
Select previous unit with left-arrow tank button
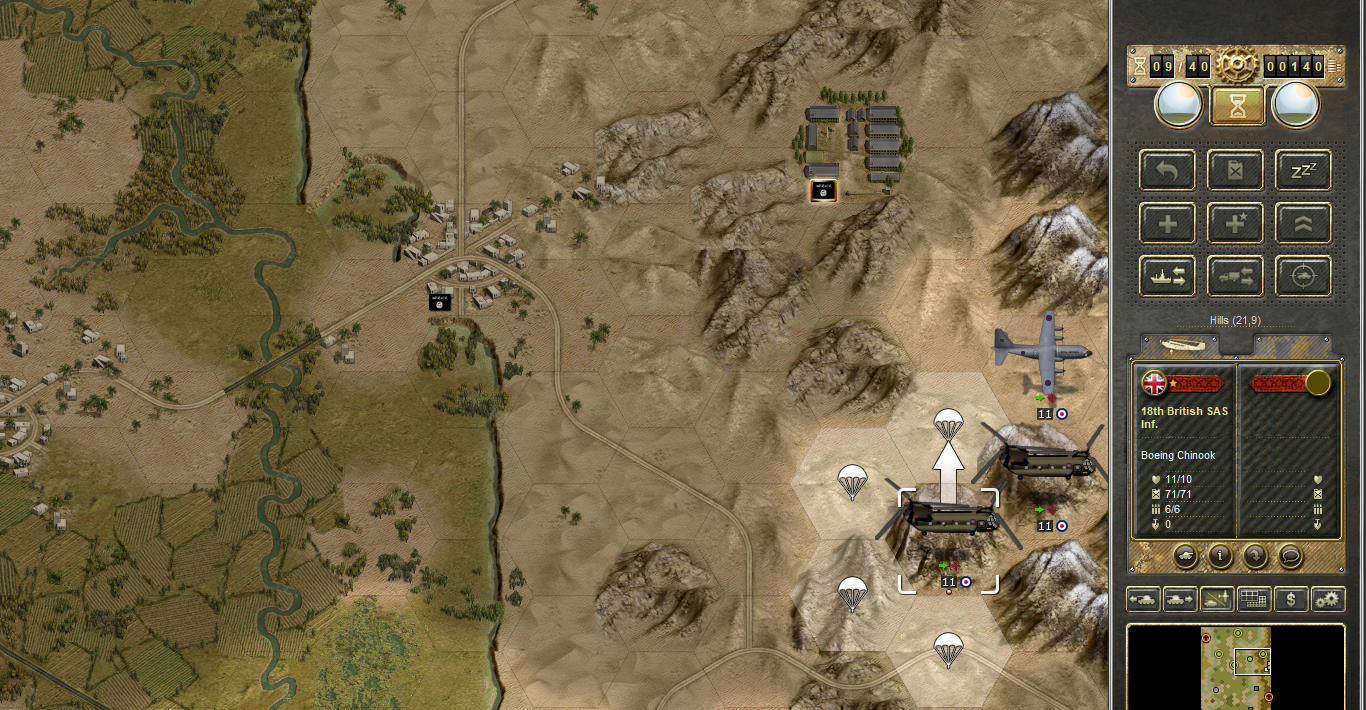(x=1143, y=599)
